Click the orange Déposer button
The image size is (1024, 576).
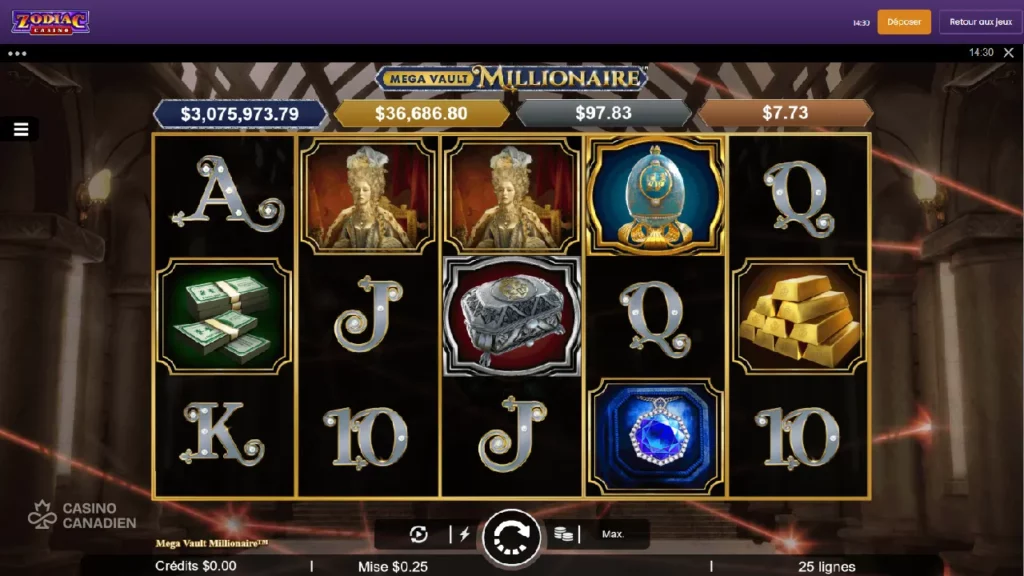pyautogui.click(x=904, y=22)
